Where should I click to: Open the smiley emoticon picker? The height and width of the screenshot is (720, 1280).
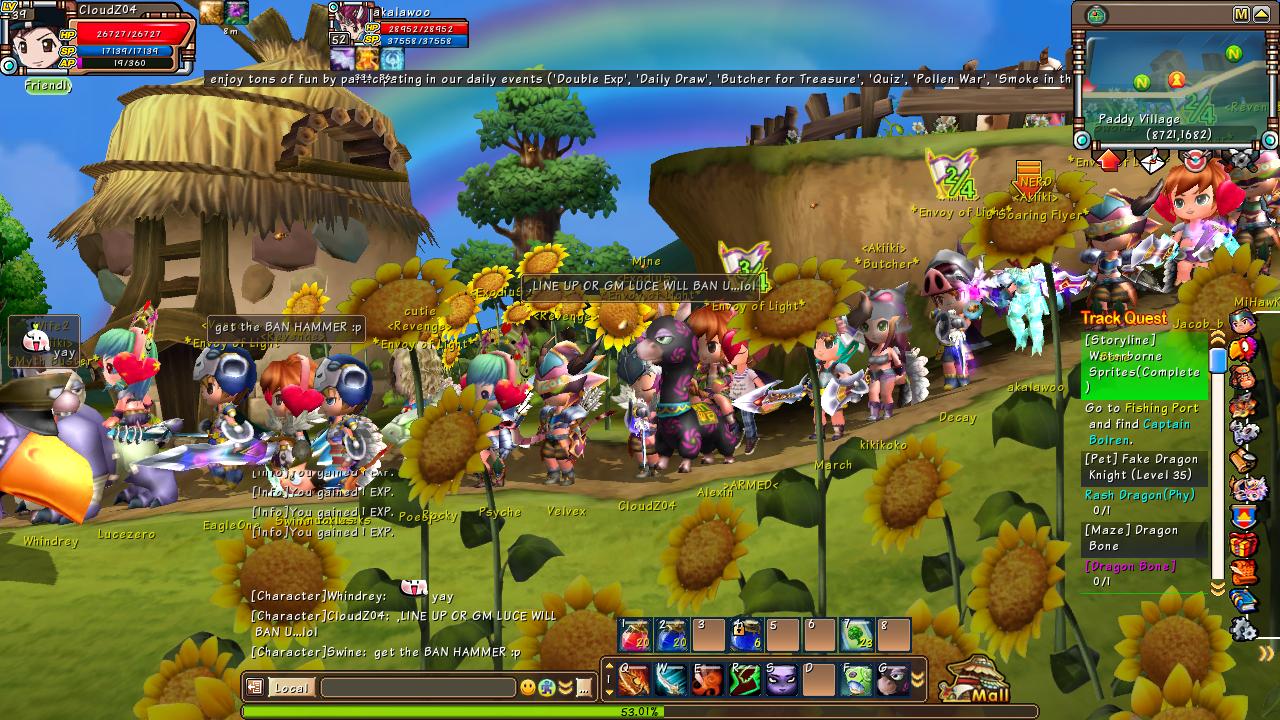coord(528,688)
